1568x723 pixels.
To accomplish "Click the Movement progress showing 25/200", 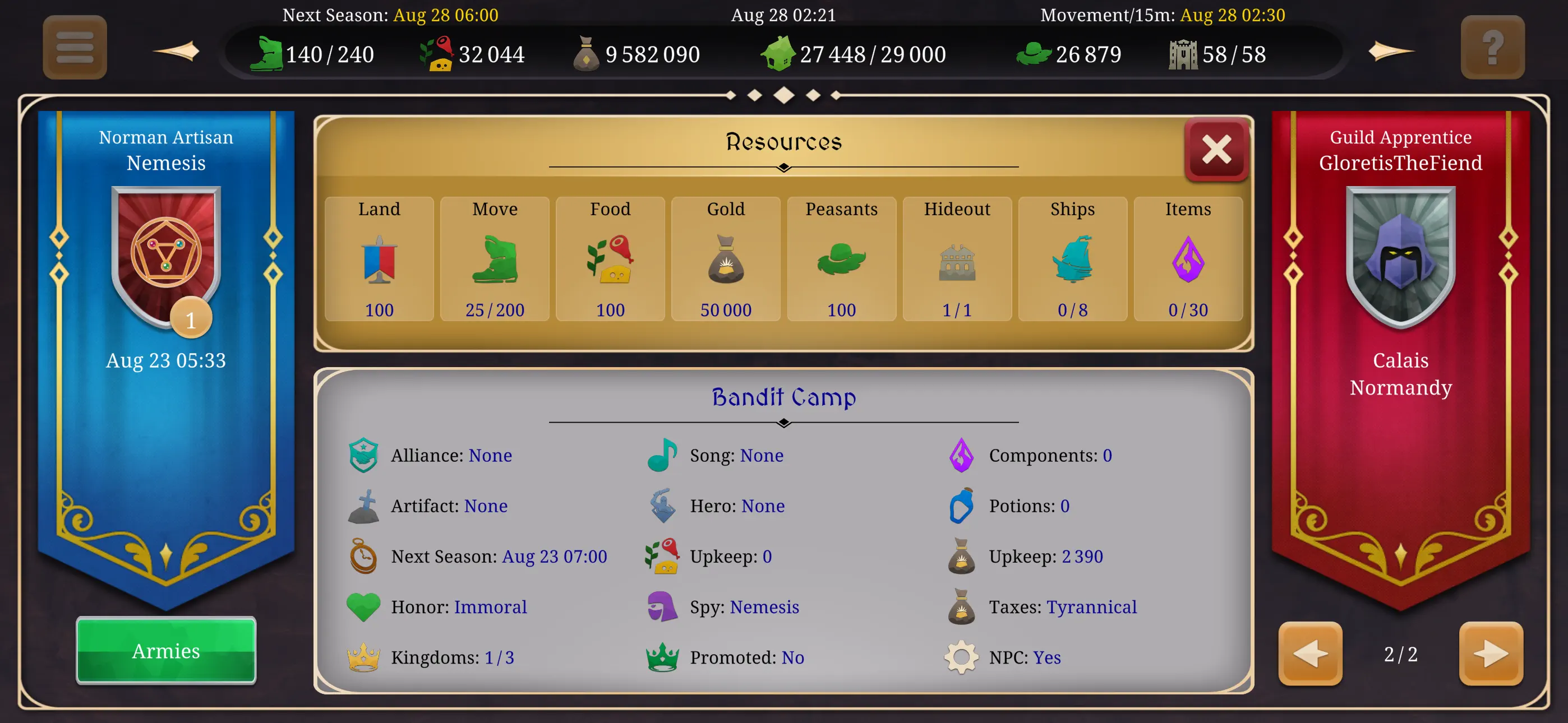I will pyautogui.click(x=494, y=310).
